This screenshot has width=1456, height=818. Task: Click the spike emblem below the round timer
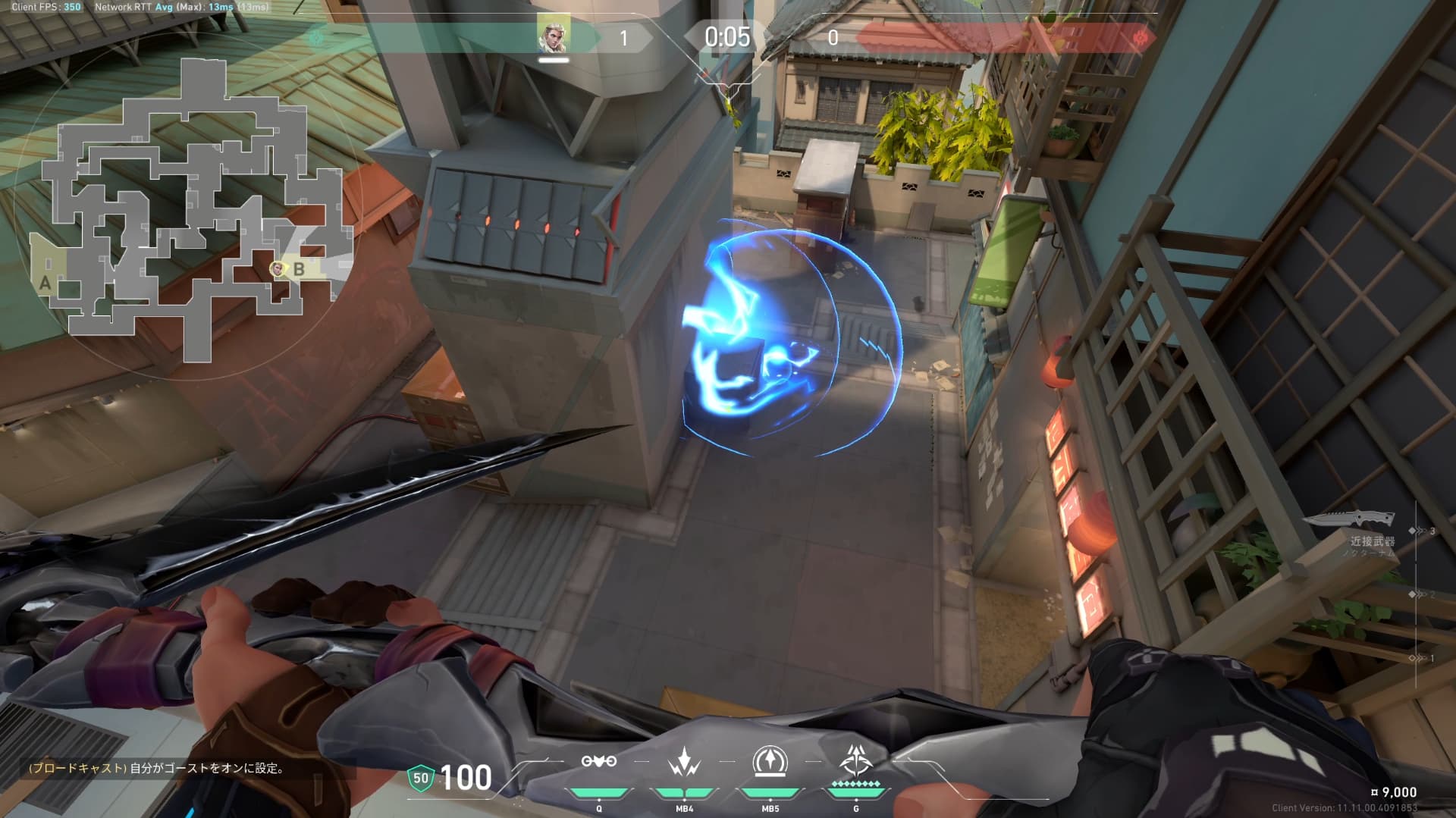[728, 89]
